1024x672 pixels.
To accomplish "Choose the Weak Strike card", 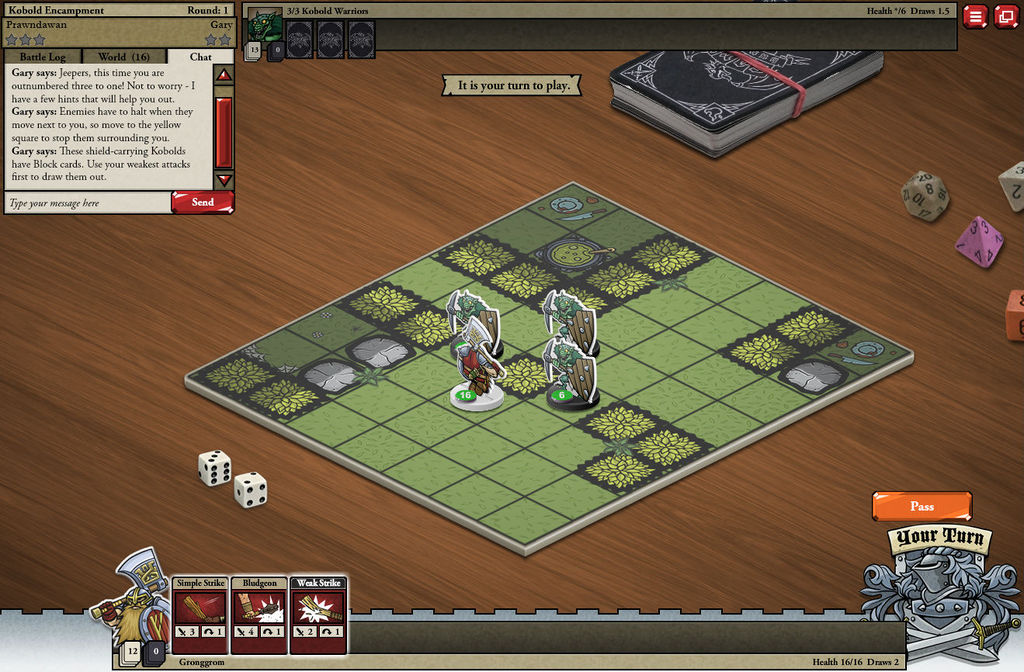I will [318, 614].
